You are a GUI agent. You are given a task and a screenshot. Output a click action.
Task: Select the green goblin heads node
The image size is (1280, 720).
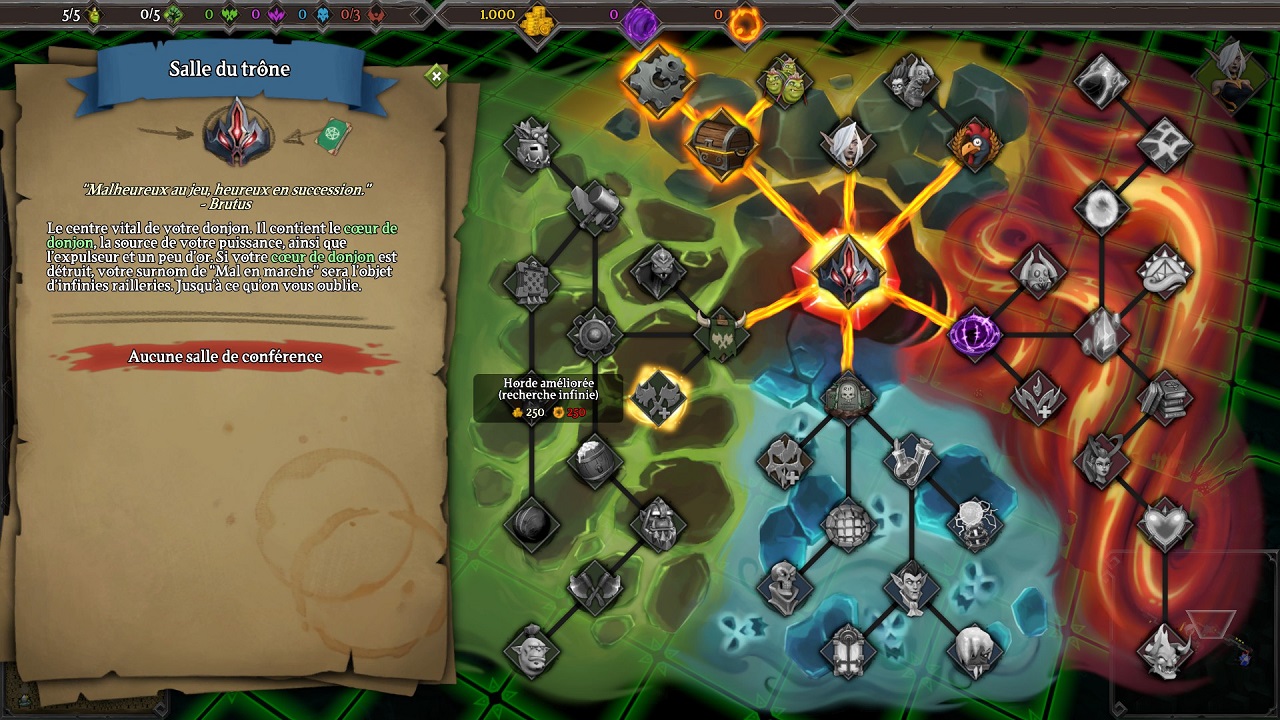pyautogui.click(x=785, y=80)
